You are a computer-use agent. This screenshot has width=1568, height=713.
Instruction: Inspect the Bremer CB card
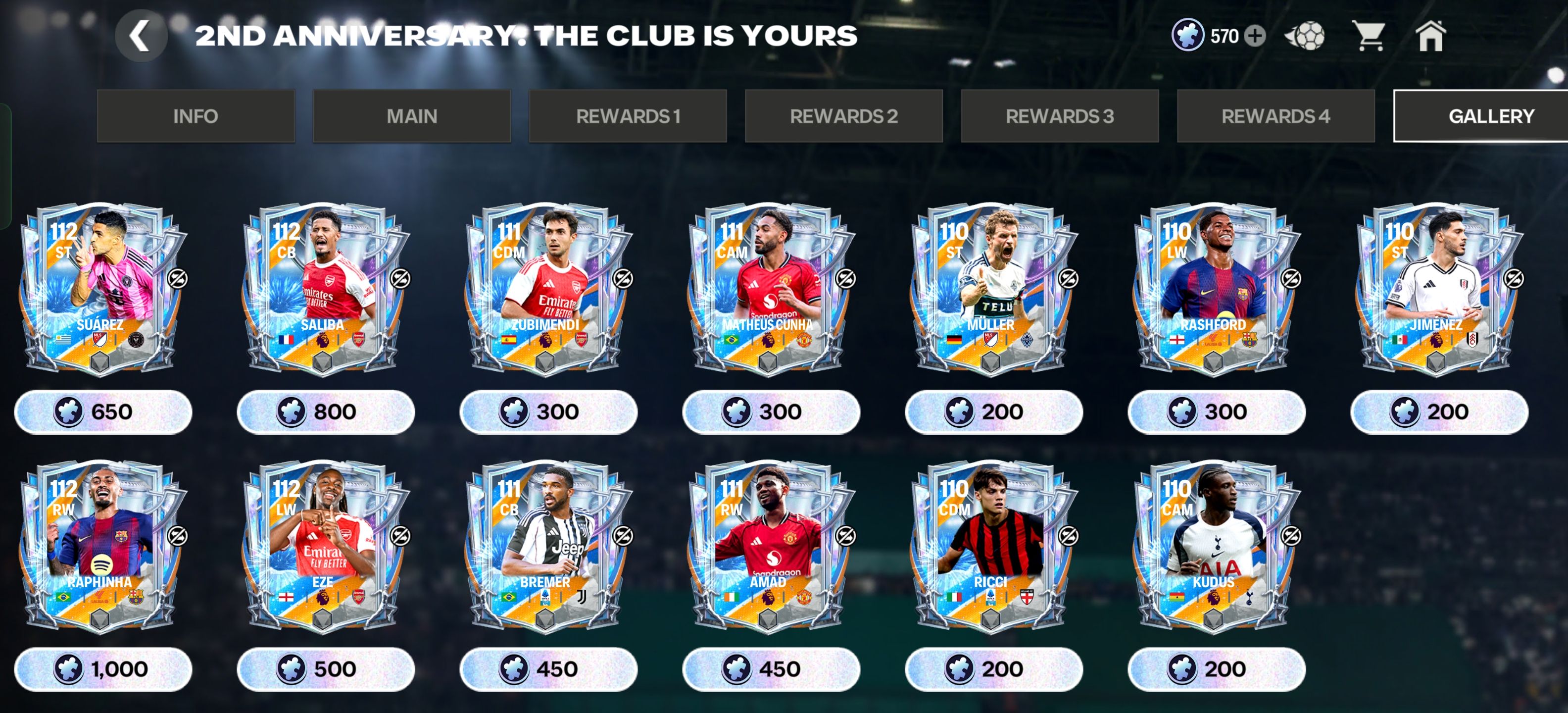coord(546,545)
